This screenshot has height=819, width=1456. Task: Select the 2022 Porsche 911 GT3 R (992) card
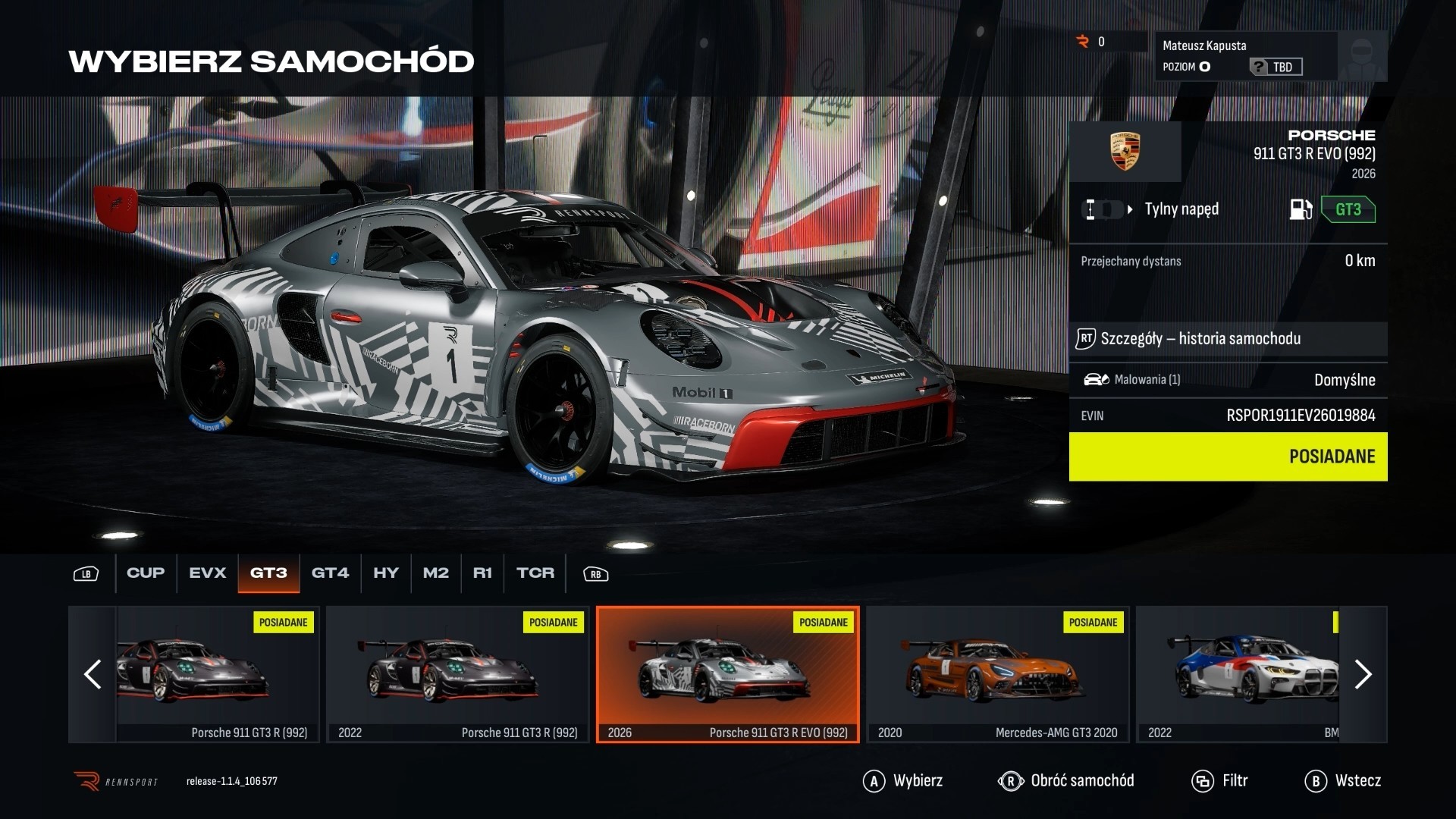(x=457, y=674)
